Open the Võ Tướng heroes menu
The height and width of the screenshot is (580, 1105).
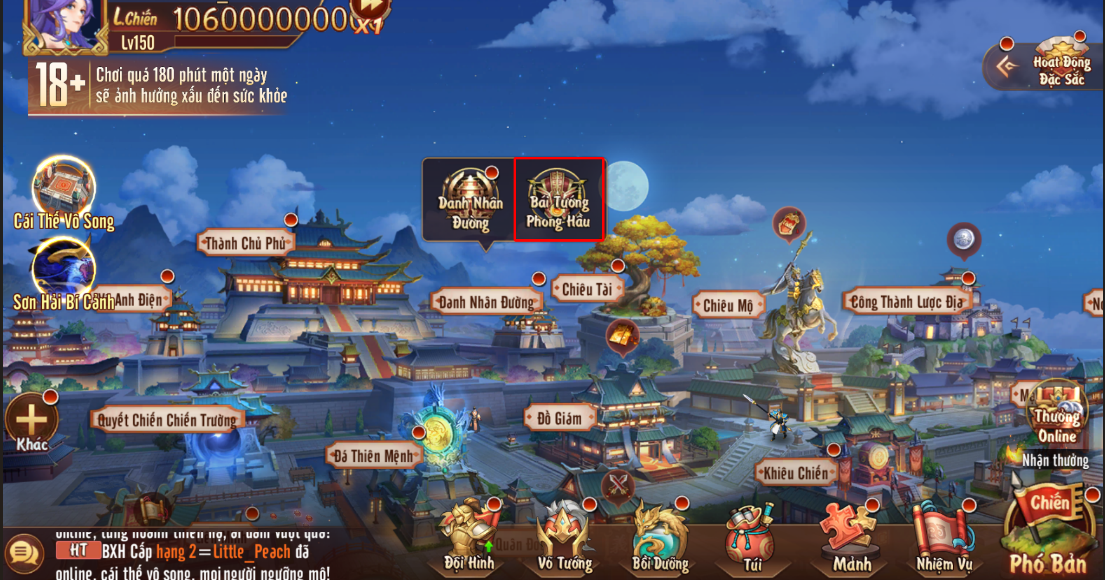[x=564, y=535]
